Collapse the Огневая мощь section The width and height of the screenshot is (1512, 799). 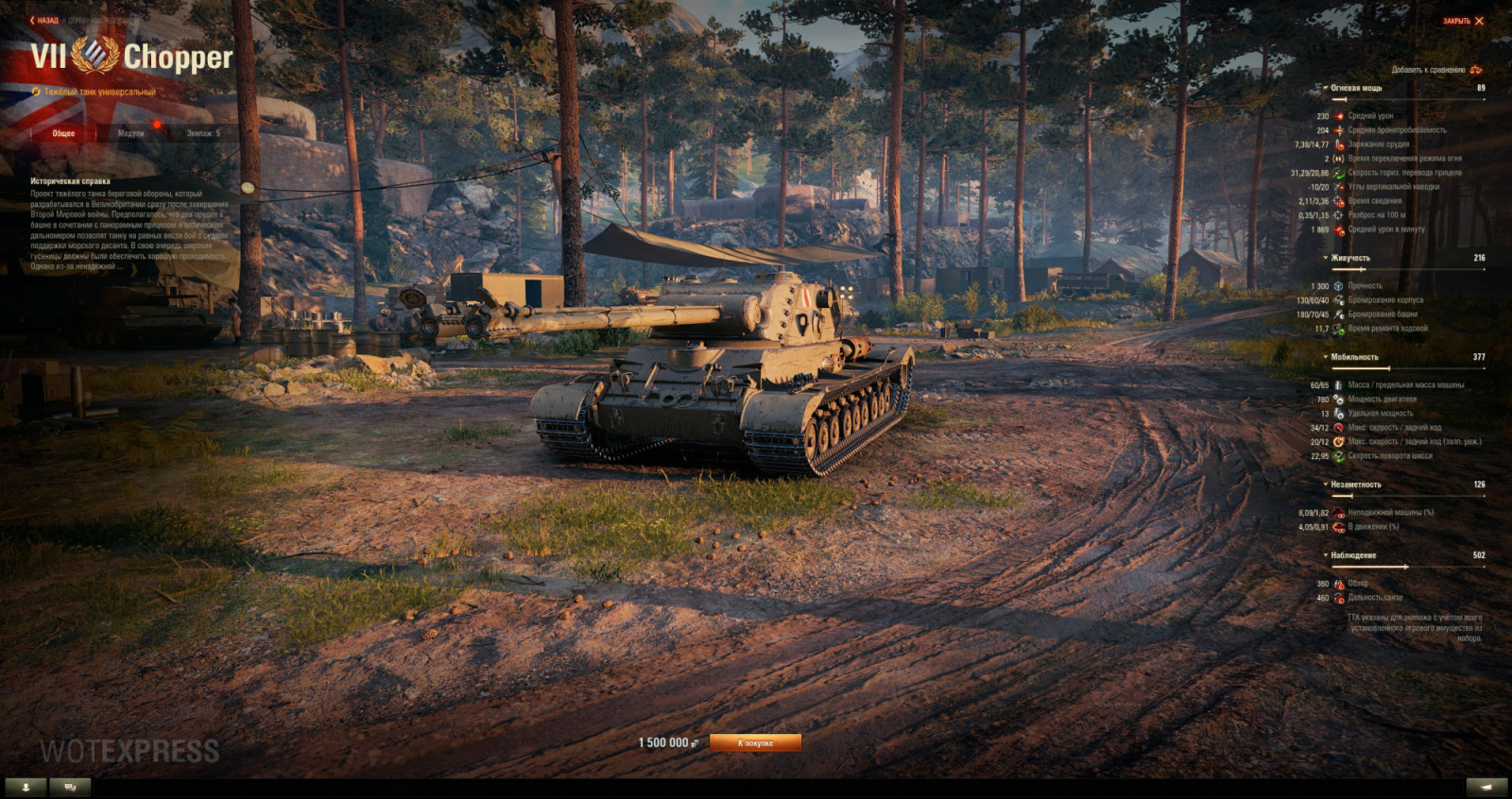(1326, 87)
